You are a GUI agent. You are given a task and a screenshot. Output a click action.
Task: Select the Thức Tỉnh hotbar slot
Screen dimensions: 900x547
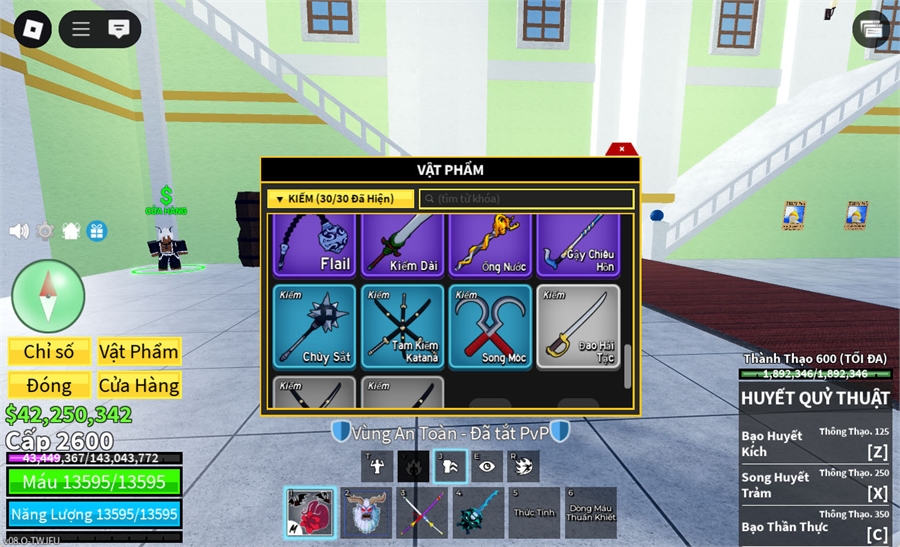(x=534, y=513)
